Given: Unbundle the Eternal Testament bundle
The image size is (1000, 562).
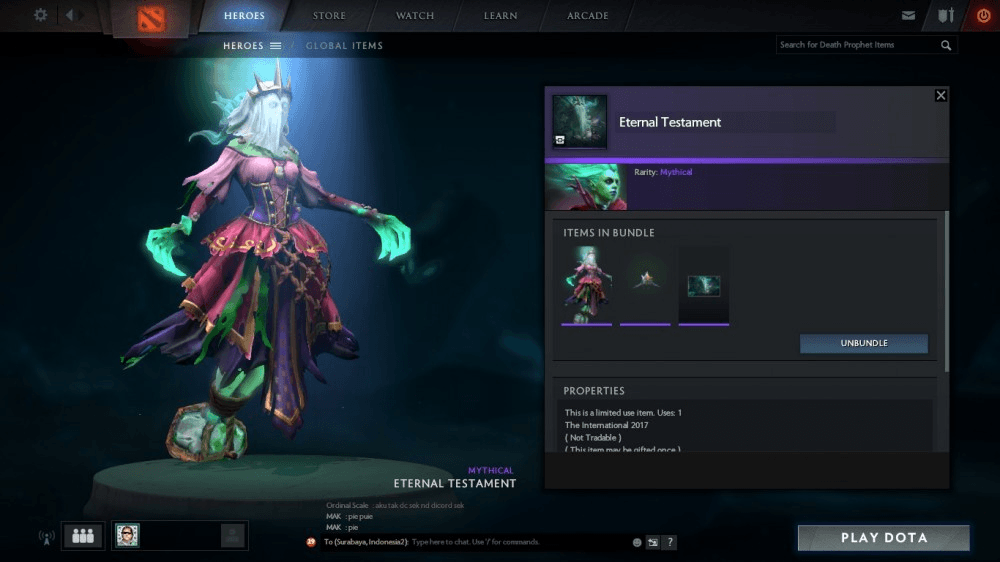Looking at the screenshot, I should [863, 343].
